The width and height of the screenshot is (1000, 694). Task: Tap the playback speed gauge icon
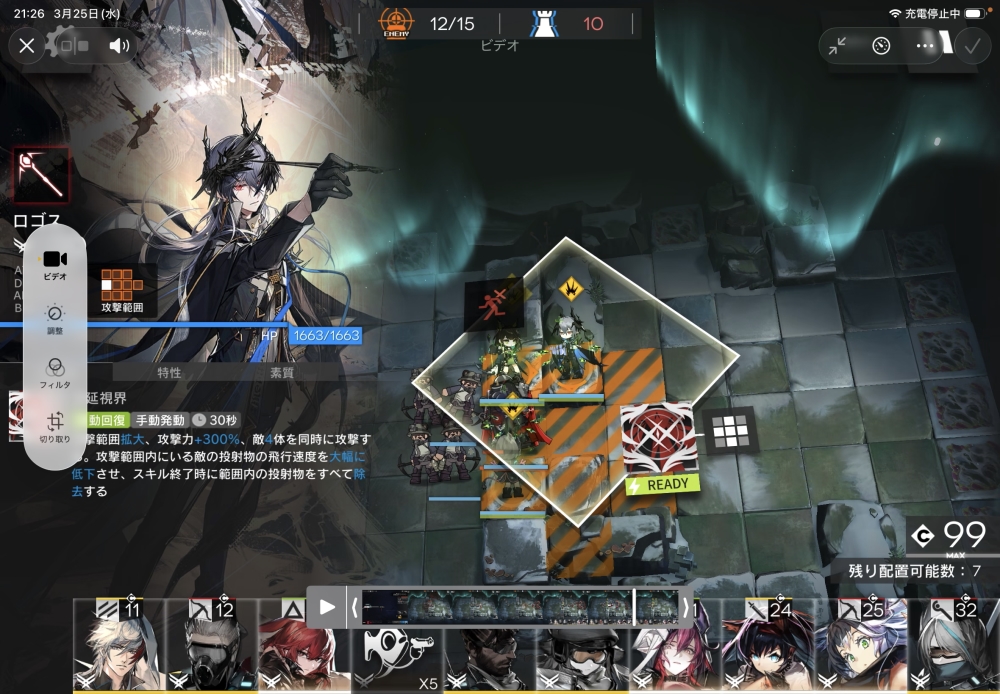point(881,46)
